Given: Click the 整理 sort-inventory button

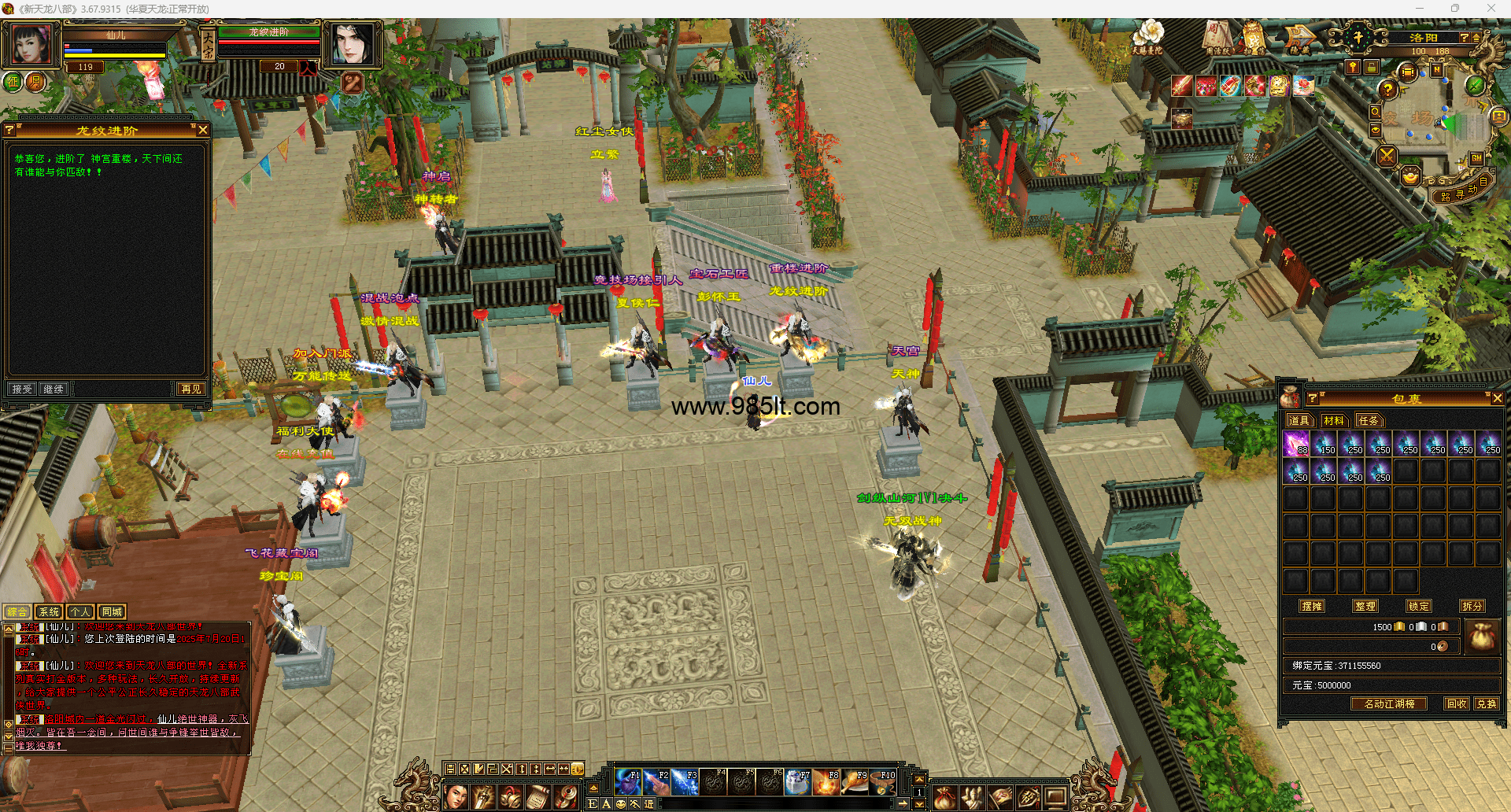Looking at the screenshot, I should 1365,606.
